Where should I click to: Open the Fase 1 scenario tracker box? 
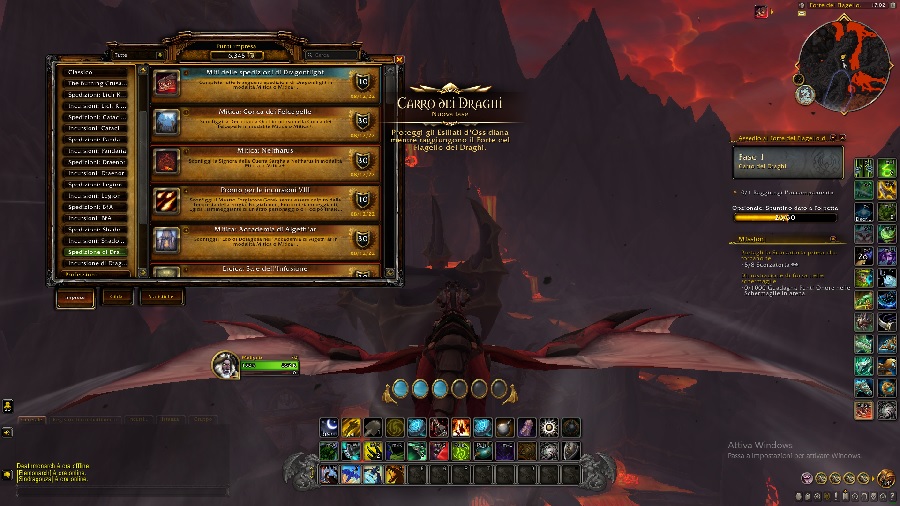788,162
